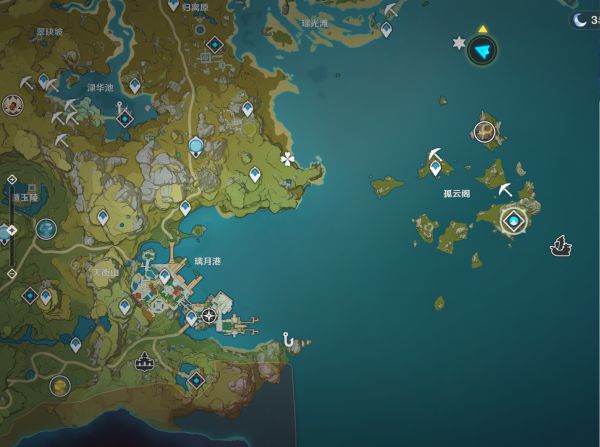Viewport: 600px width, 447px height.
Task: Click the compass icon in Liyue Harbor
Action: pos(209,316)
